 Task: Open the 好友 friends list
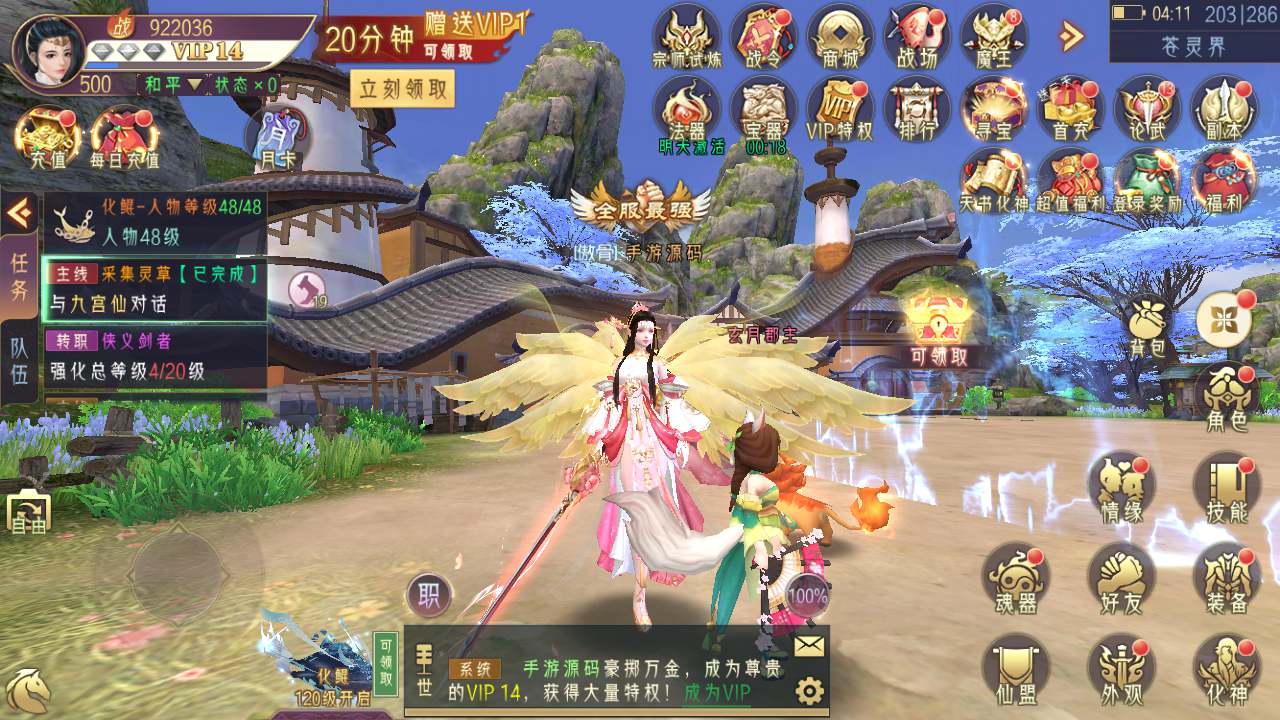pos(1121,579)
